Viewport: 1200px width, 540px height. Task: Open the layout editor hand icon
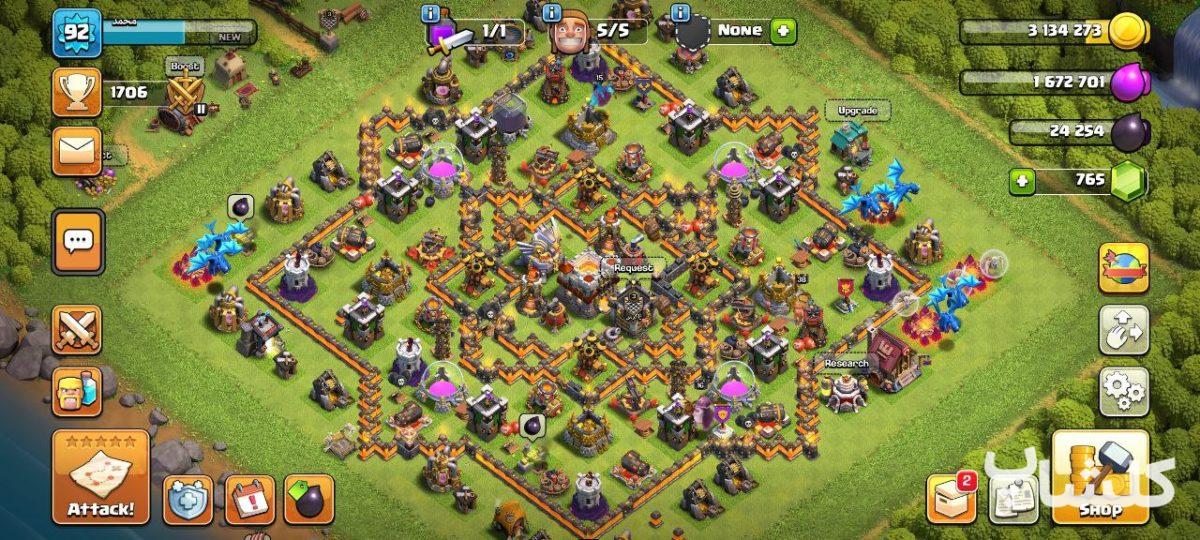[x=1124, y=330]
